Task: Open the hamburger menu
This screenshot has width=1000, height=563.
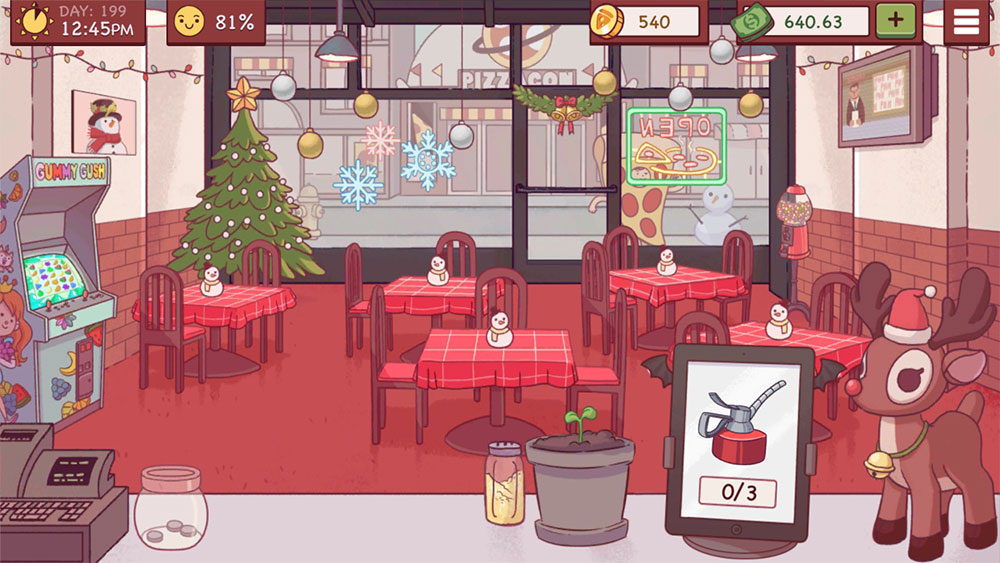Action: click(966, 22)
